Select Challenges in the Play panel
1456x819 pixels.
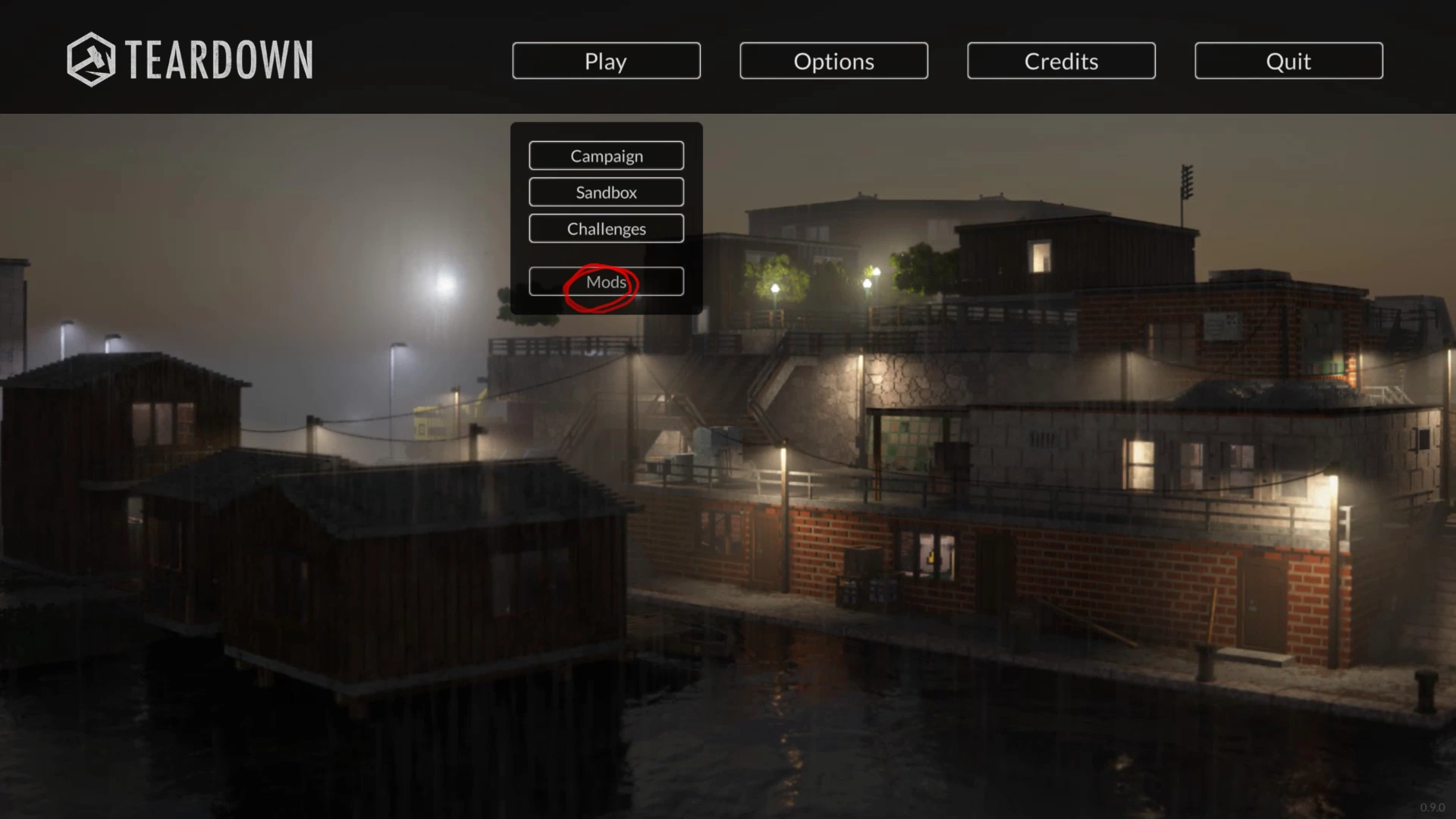click(x=606, y=228)
